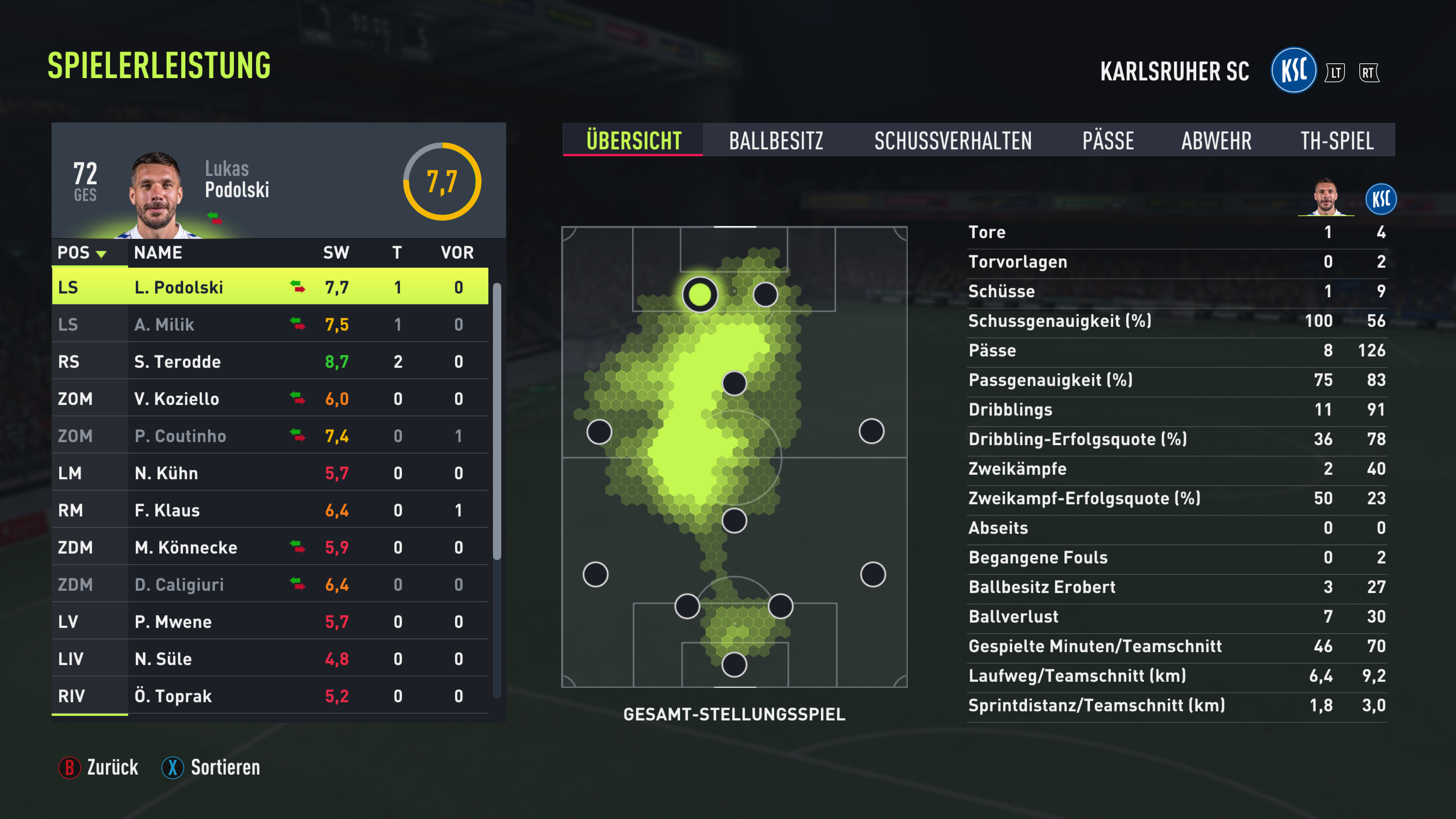Select A. Milik in the player list
1456x819 pixels.
[270, 325]
